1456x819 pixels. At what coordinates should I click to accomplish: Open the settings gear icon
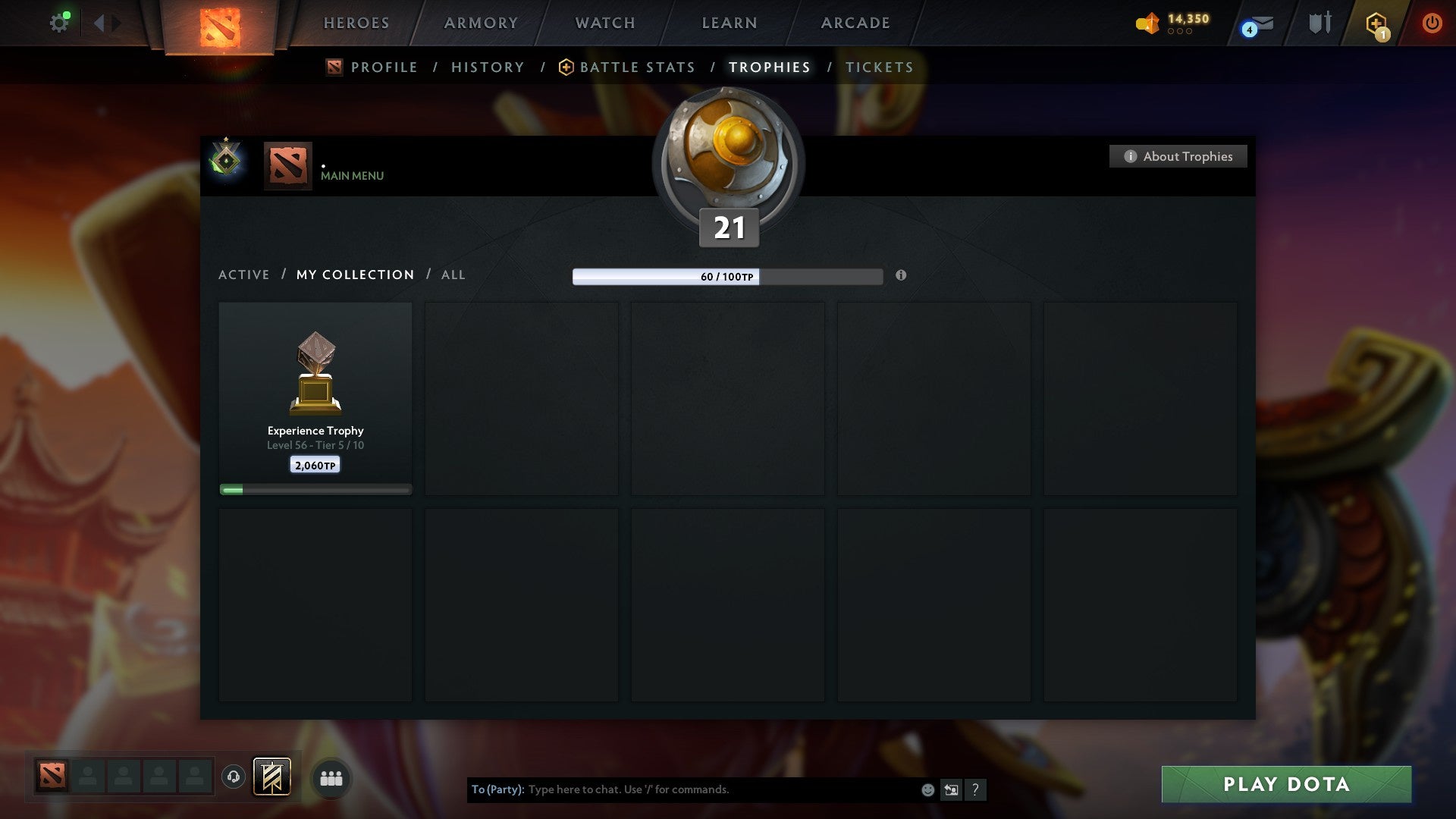pos(60,21)
